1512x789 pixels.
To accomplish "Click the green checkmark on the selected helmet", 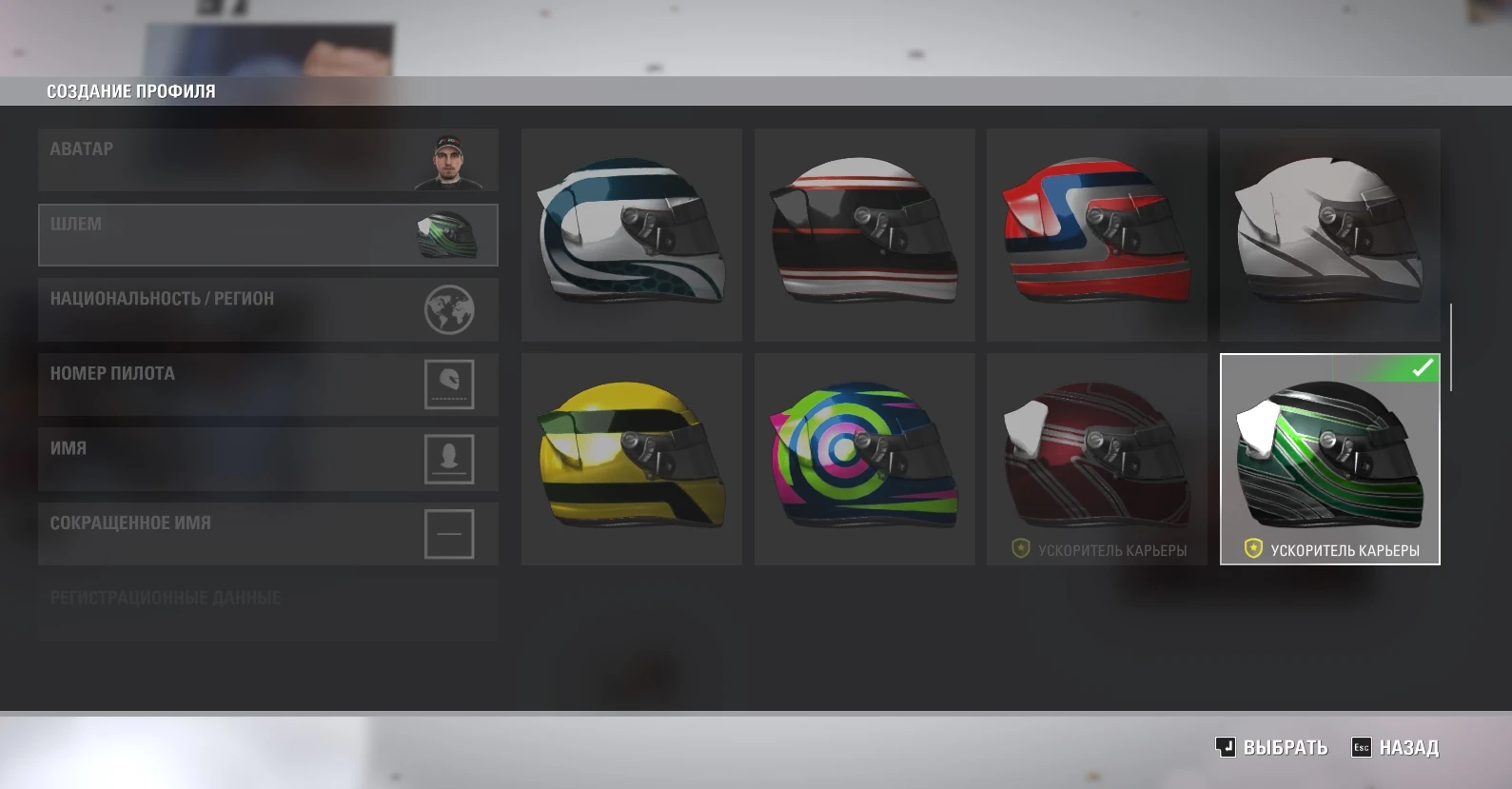I will click(x=1424, y=366).
